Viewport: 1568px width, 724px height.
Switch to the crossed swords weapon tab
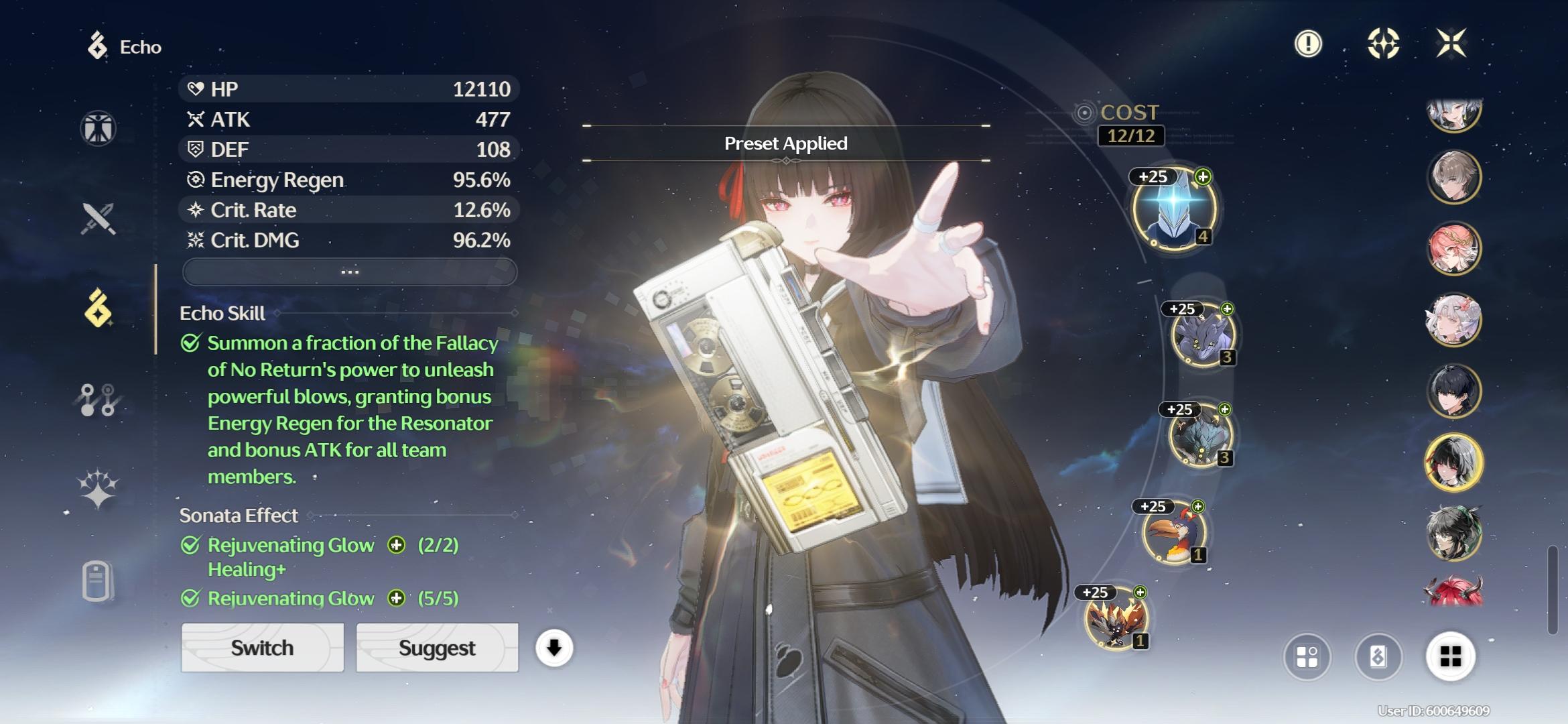[x=99, y=219]
